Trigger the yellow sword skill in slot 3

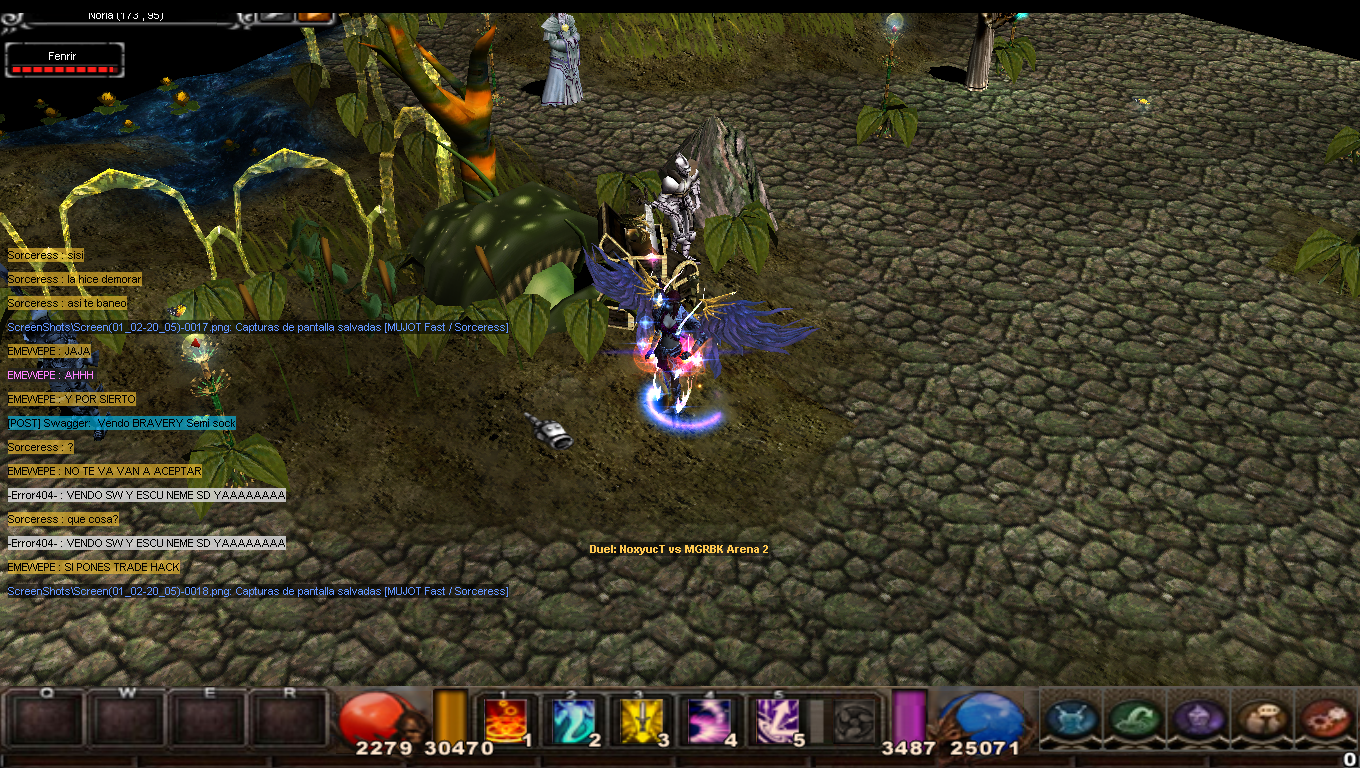tap(641, 720)
